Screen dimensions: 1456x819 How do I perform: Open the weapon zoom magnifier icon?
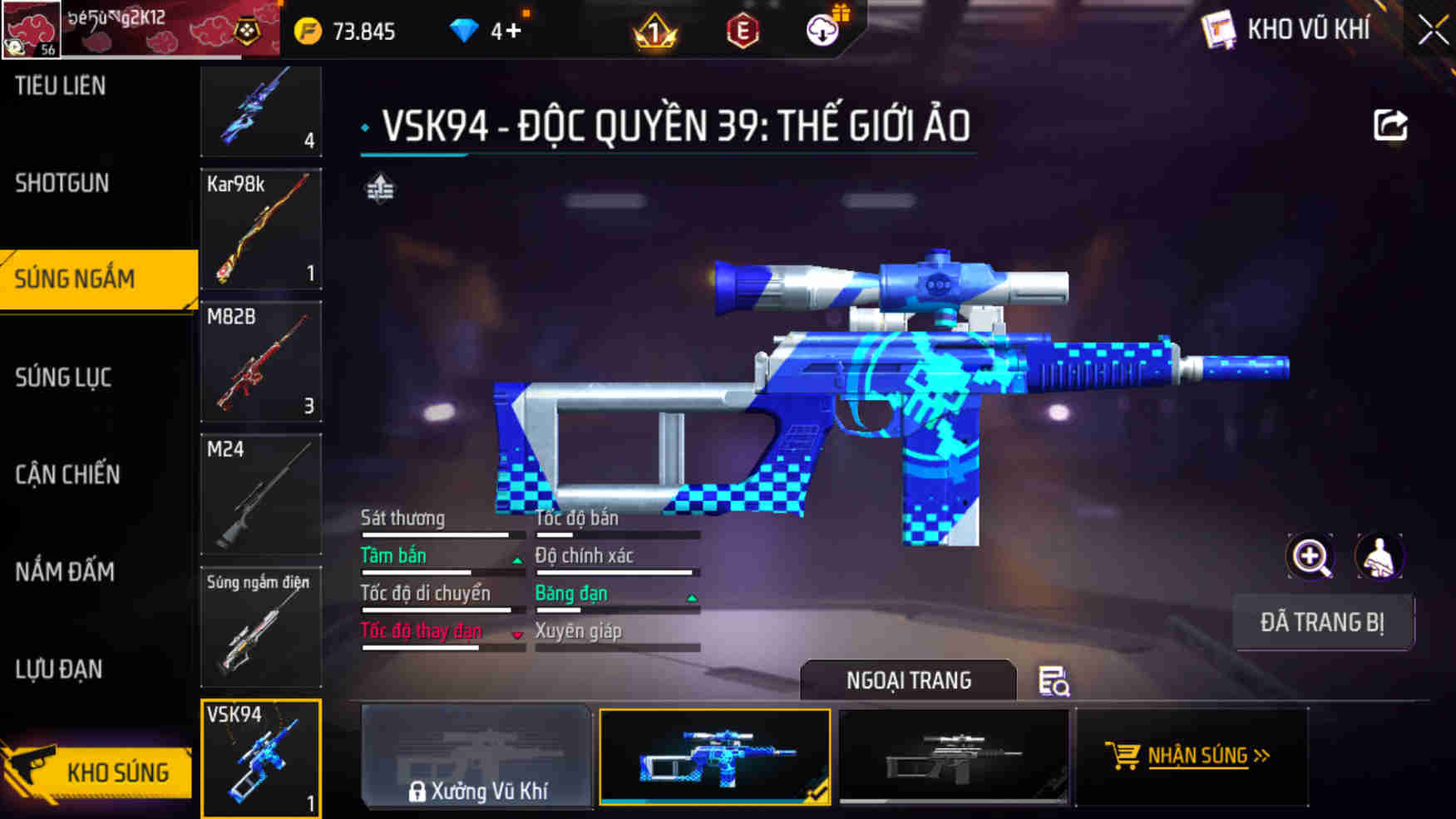tap(1310, 556)
